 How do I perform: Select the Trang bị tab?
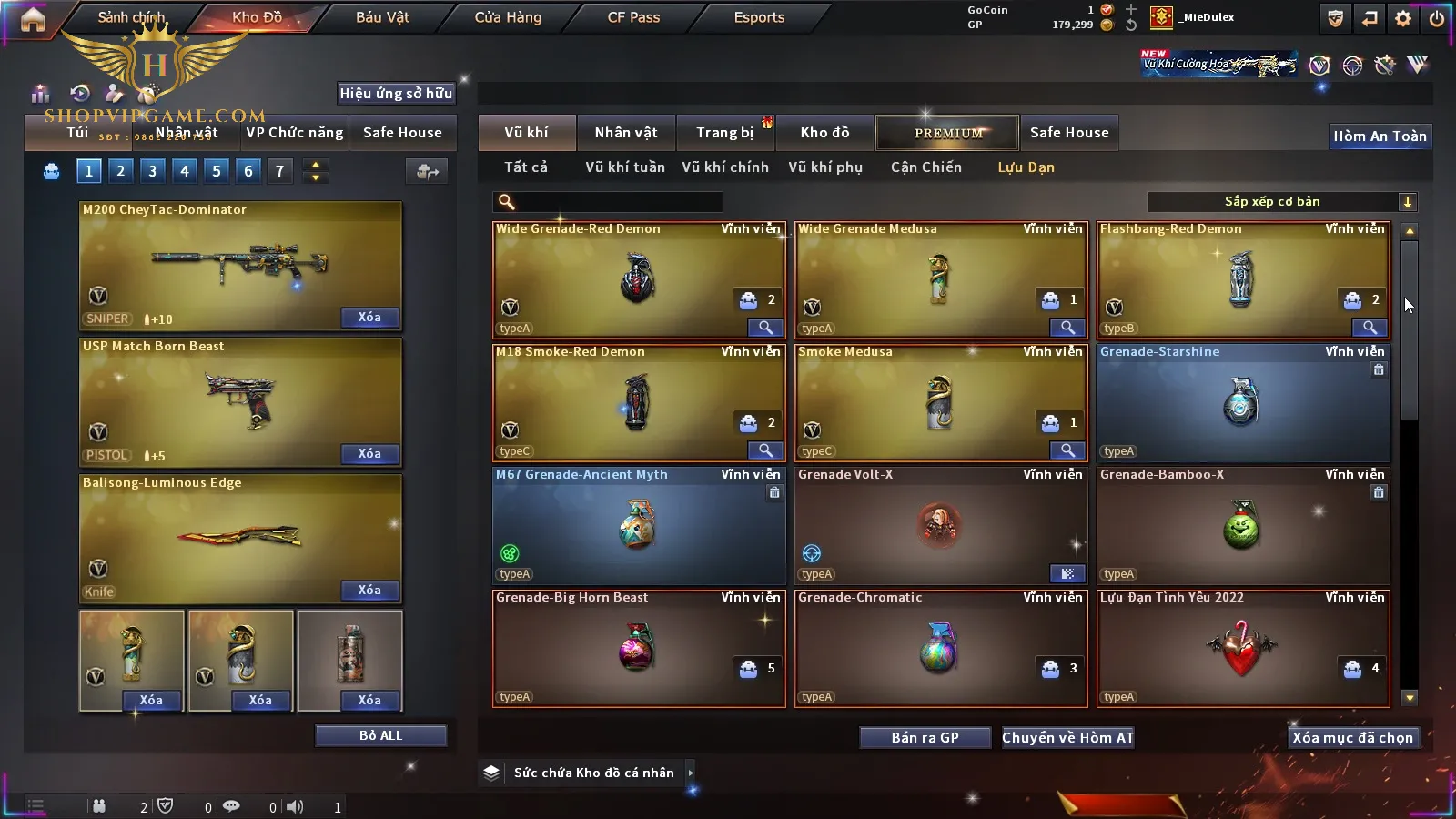tap(724, 133)
